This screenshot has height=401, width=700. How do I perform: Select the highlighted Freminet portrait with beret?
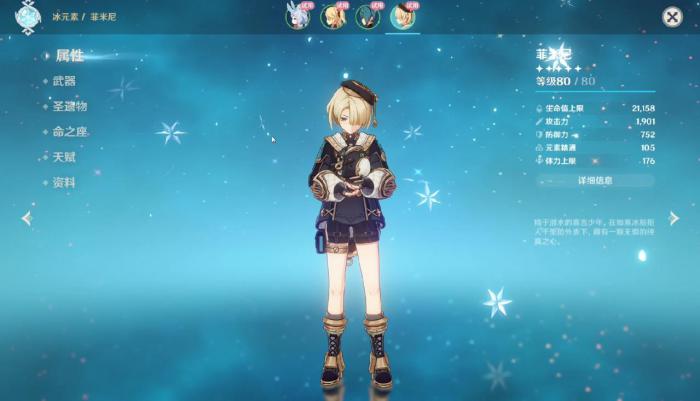[x=404, y=16]
